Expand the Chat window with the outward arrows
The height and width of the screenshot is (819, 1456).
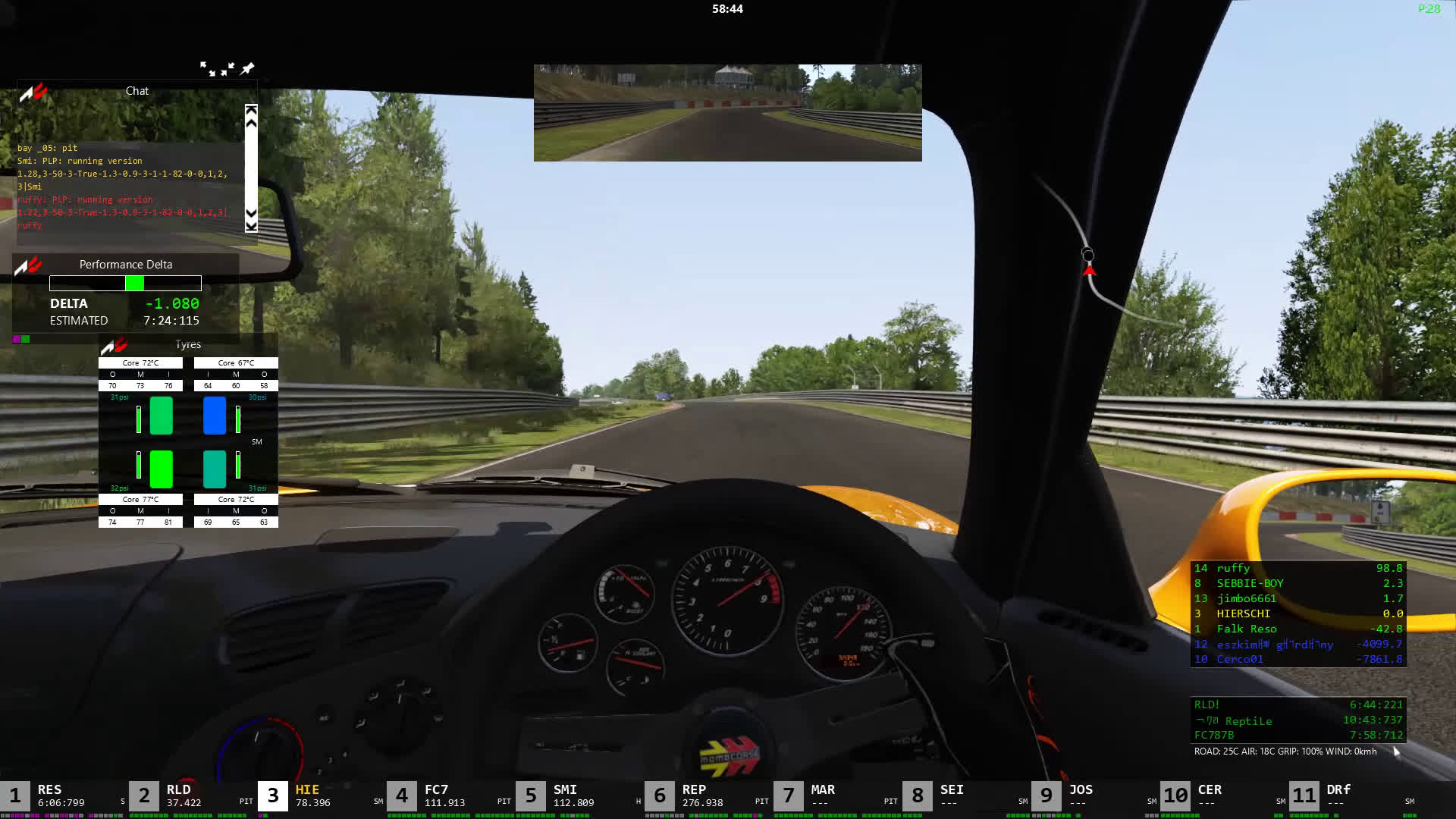click(x=207, y=69)
